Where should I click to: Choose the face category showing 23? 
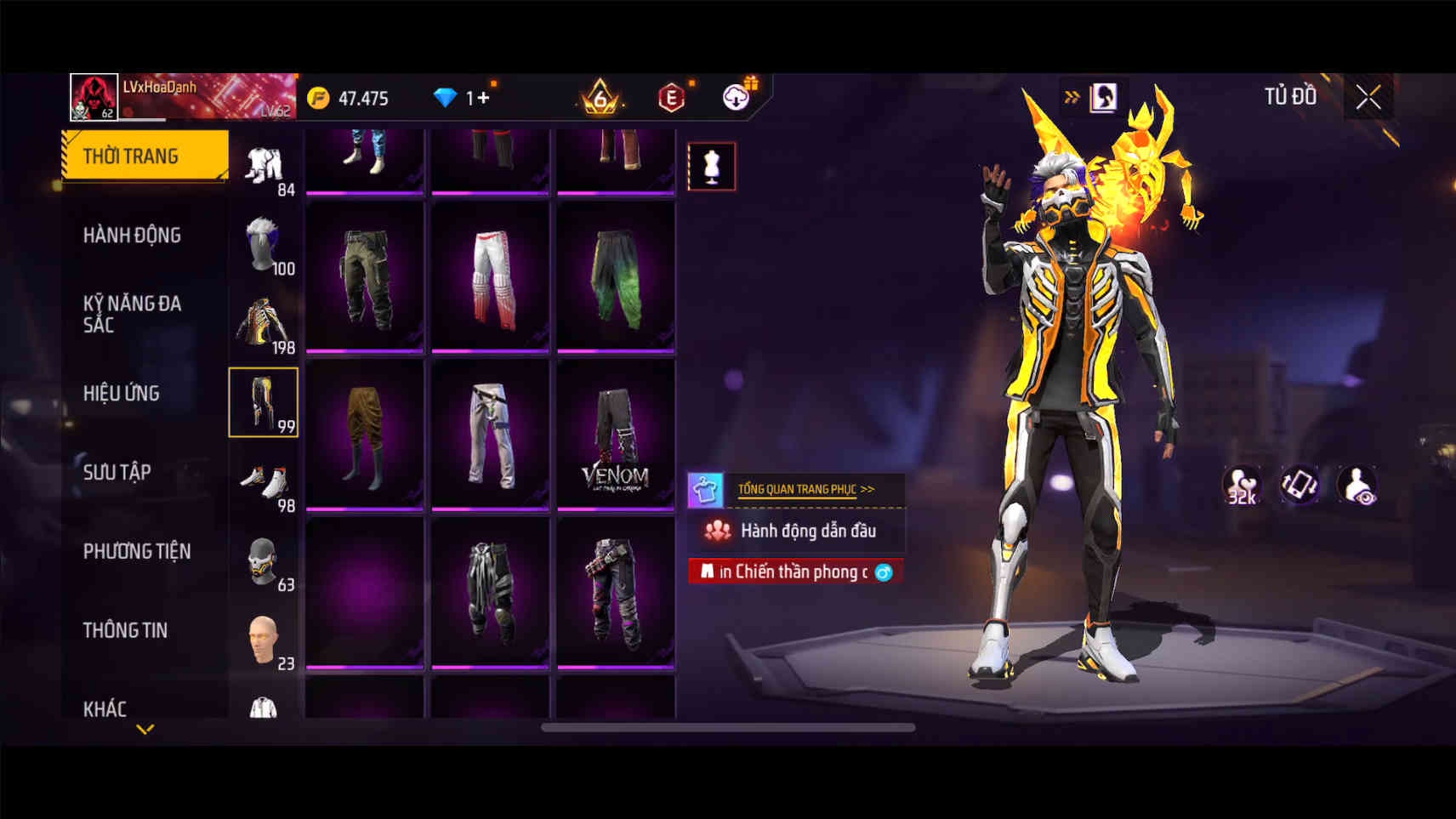pos(264,640)
